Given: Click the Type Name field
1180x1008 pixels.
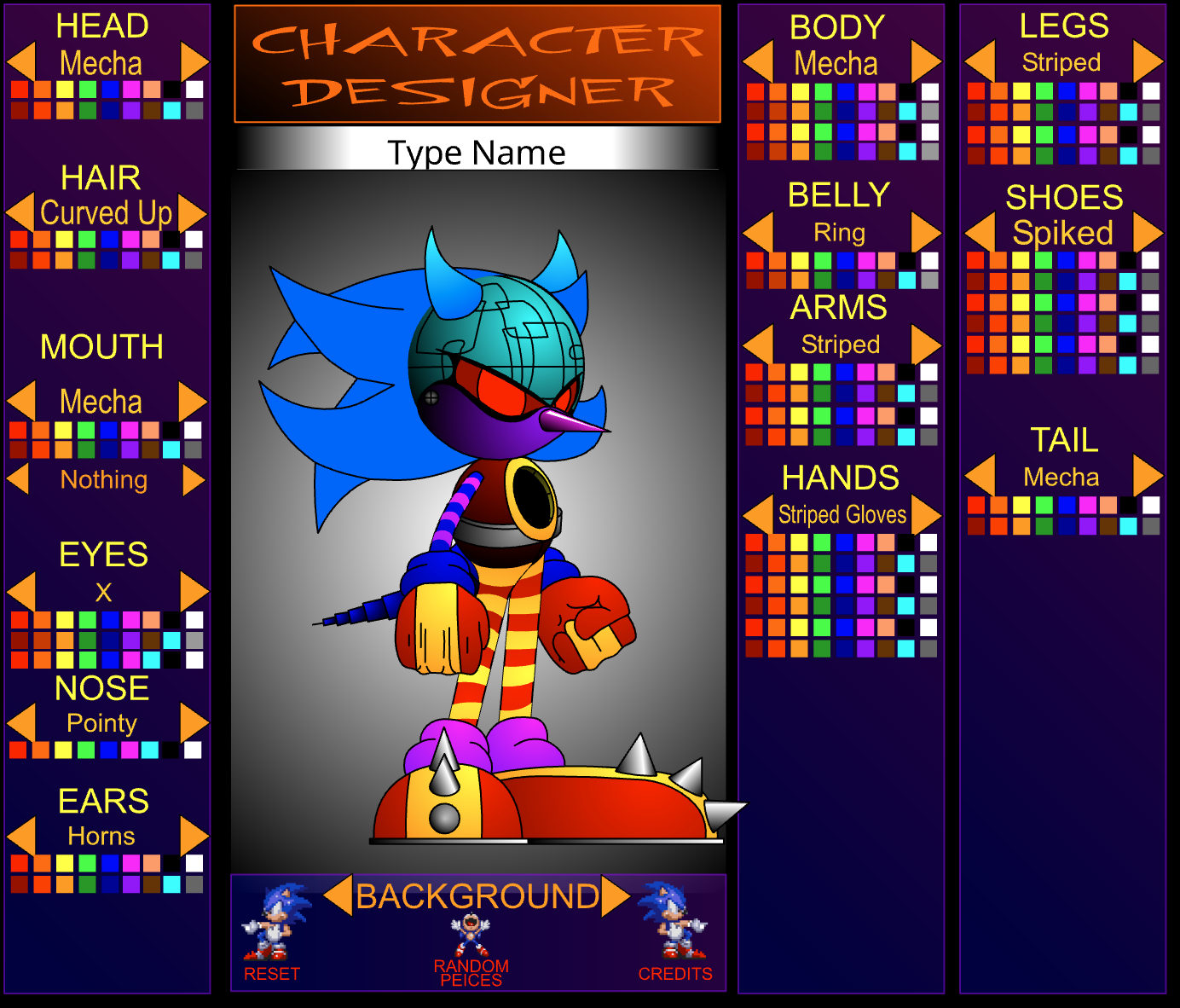Looking at the screenshot, I should [476, 153].
